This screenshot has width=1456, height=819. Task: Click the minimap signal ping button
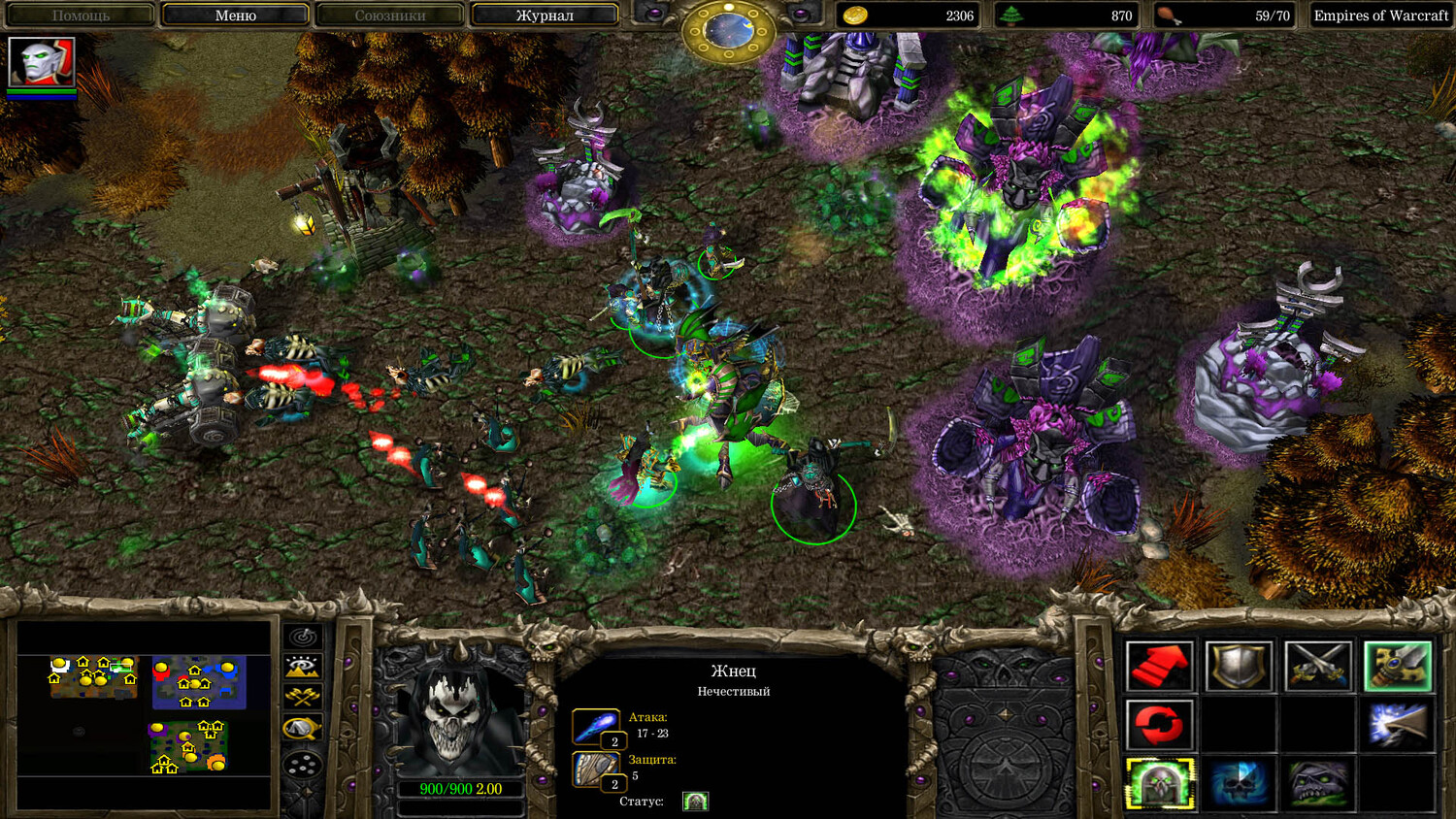point(303,638)
